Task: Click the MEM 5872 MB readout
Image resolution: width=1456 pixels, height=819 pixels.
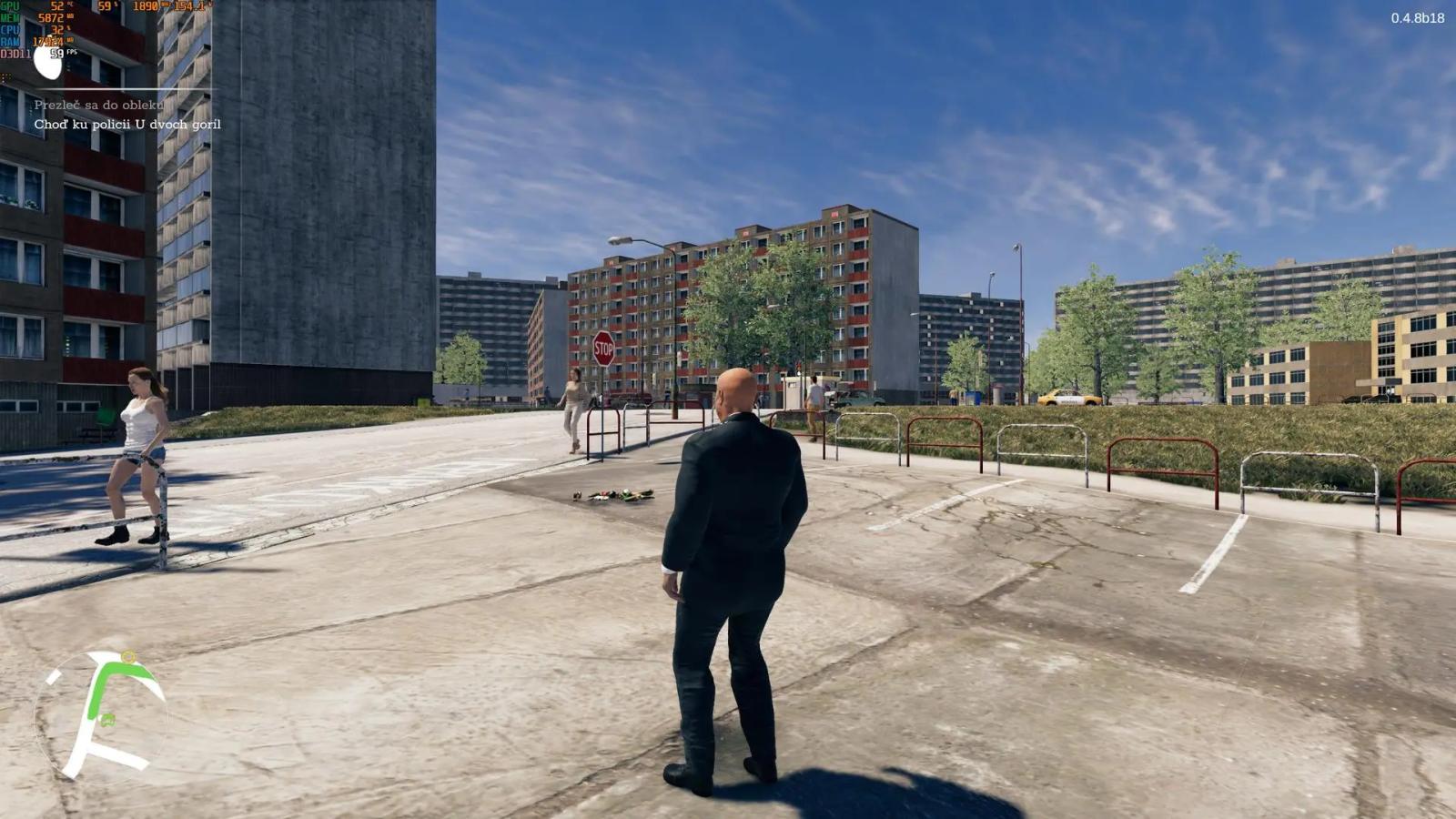Action: [52, 17]
